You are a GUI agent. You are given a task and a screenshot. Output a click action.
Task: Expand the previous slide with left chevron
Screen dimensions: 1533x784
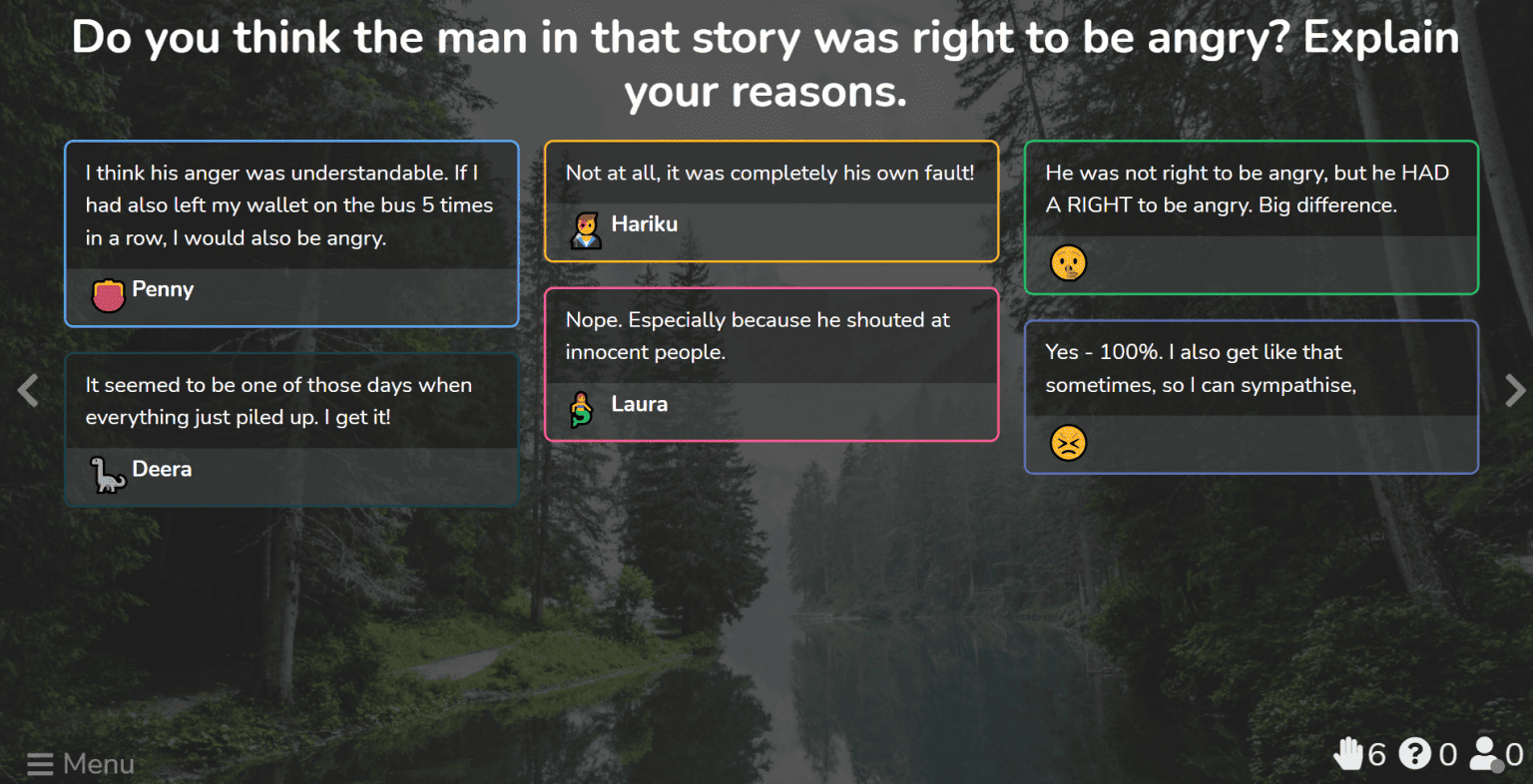(27, 390)
